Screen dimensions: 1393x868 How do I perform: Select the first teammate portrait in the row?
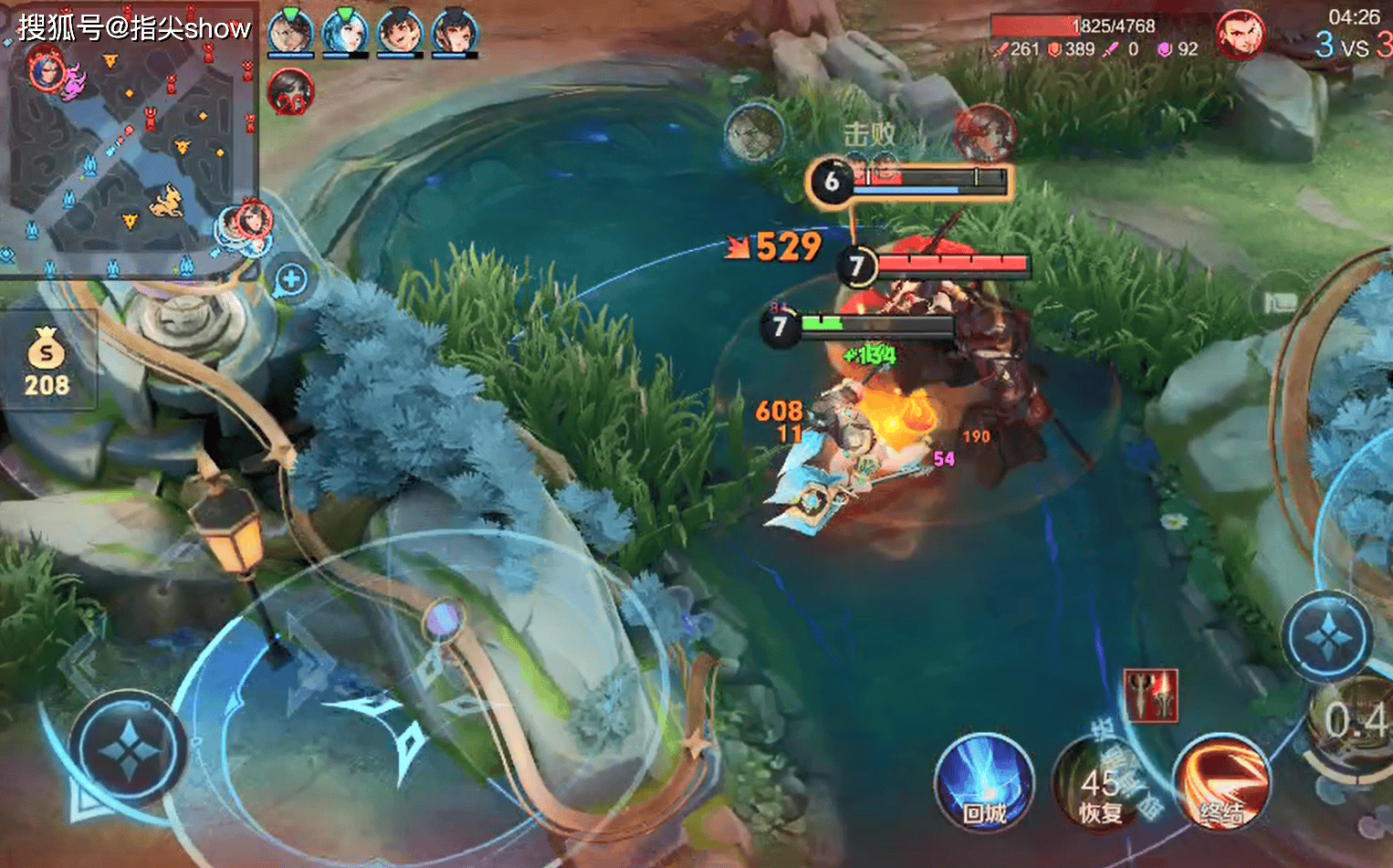[291, 34]
